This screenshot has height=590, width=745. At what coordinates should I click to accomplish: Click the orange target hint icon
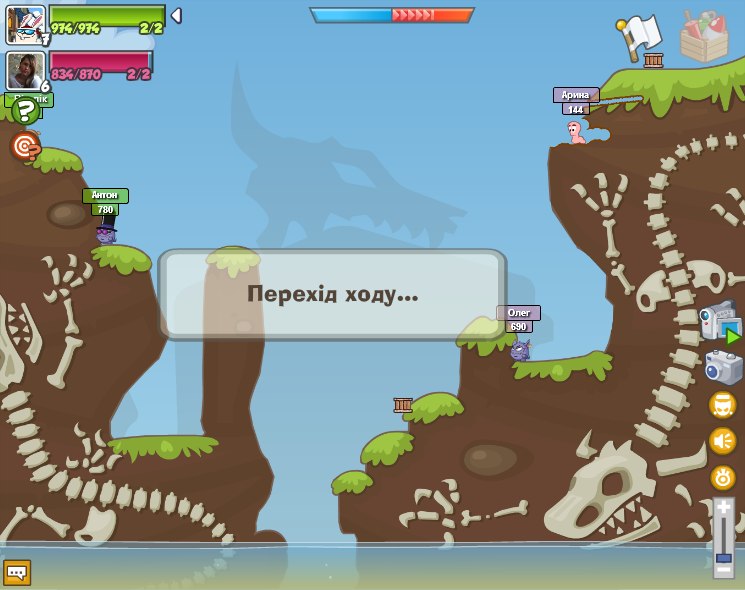pyautogui.click(x=25, y=146)
